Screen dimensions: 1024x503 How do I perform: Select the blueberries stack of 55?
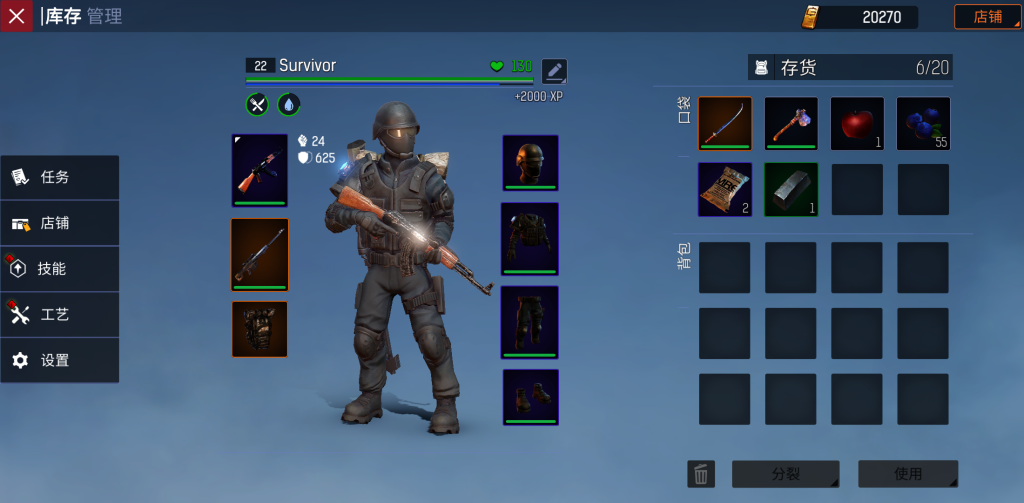[x=923, y=124]
